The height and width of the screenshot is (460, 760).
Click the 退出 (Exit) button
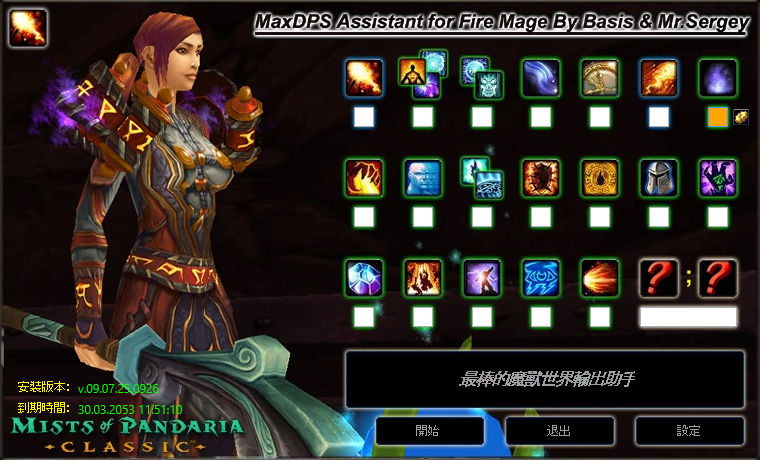coord(559,431)
